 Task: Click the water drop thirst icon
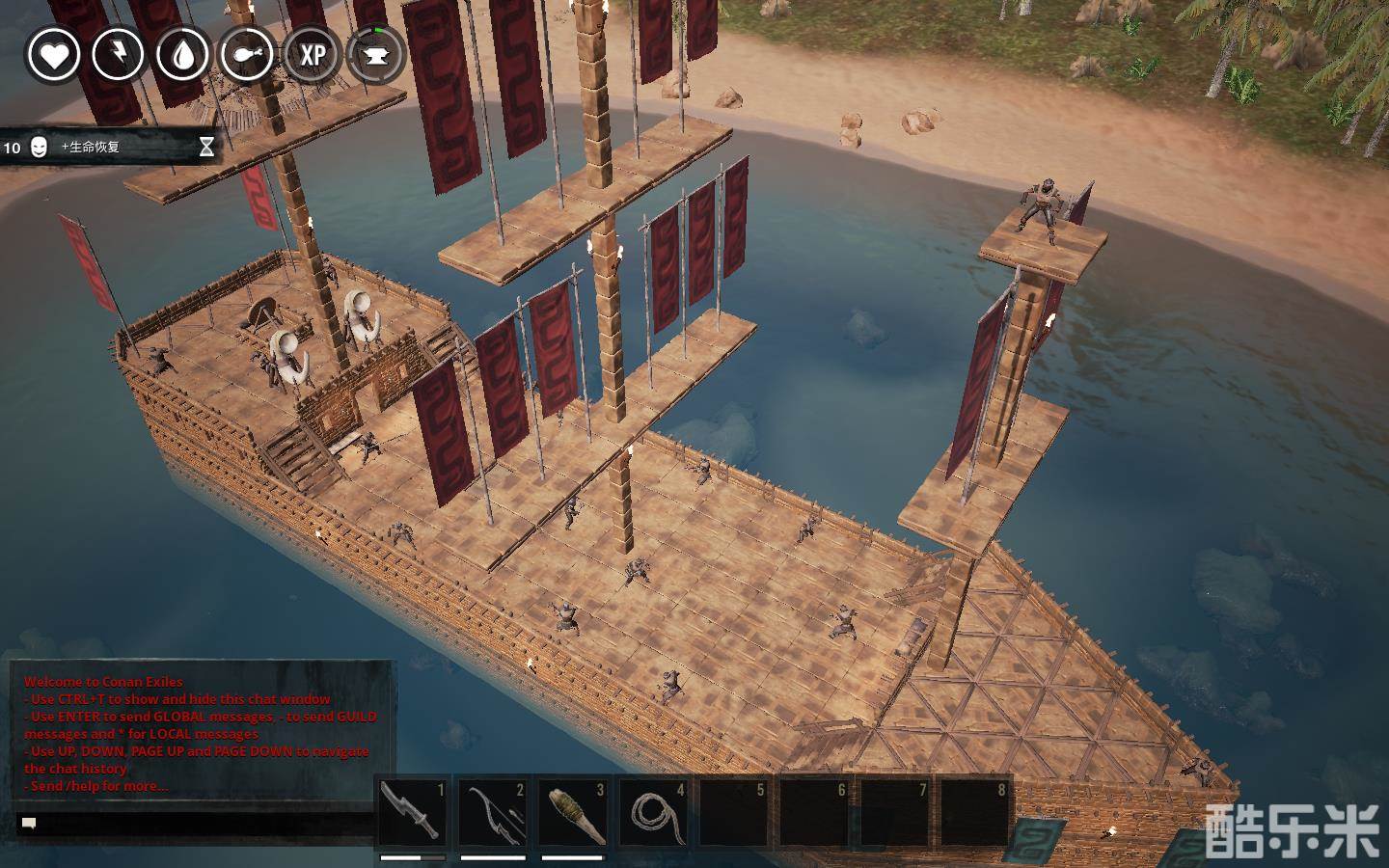coord(182,55)
